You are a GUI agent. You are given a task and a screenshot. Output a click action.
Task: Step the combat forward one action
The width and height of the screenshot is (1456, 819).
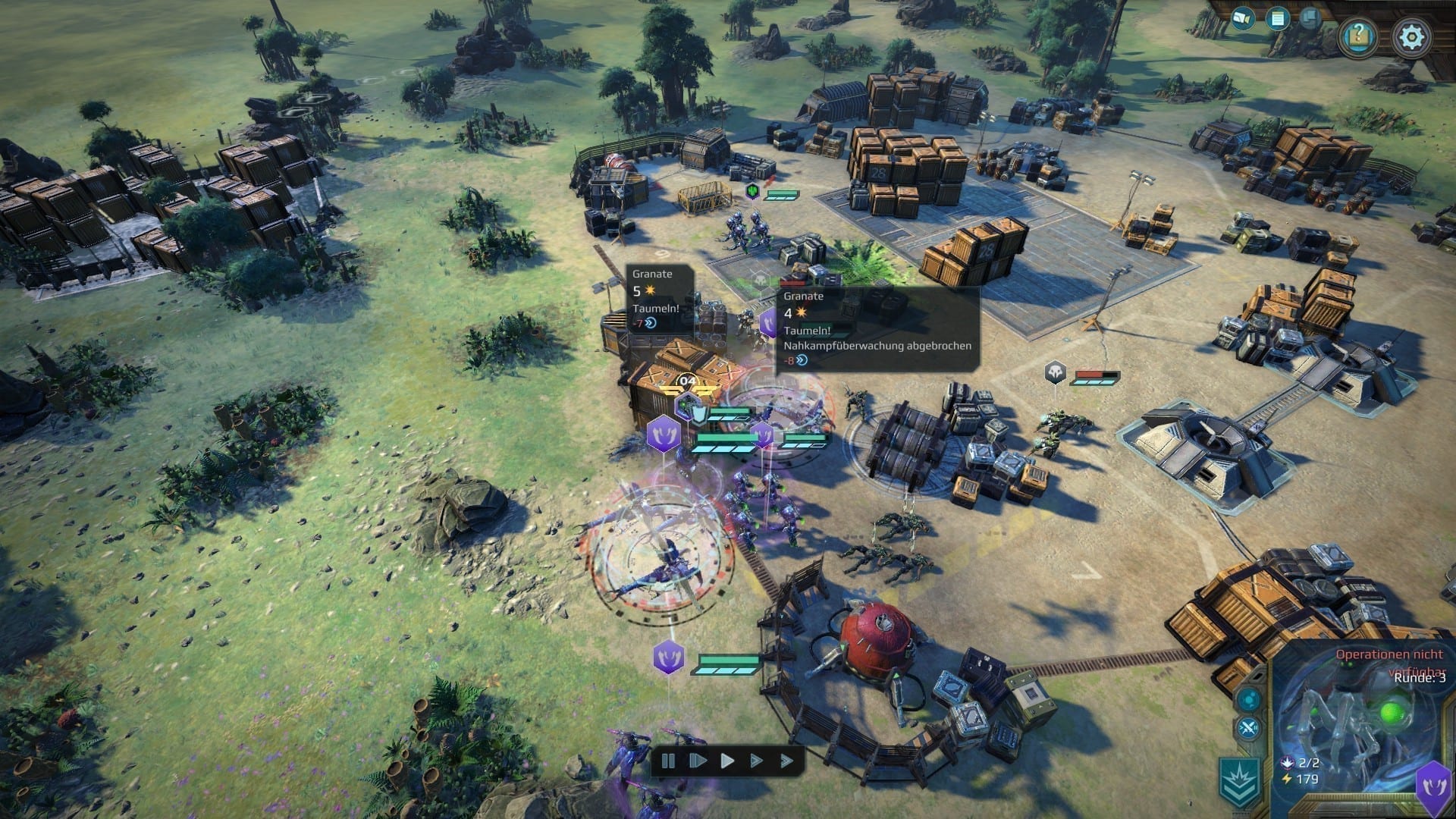698,760
